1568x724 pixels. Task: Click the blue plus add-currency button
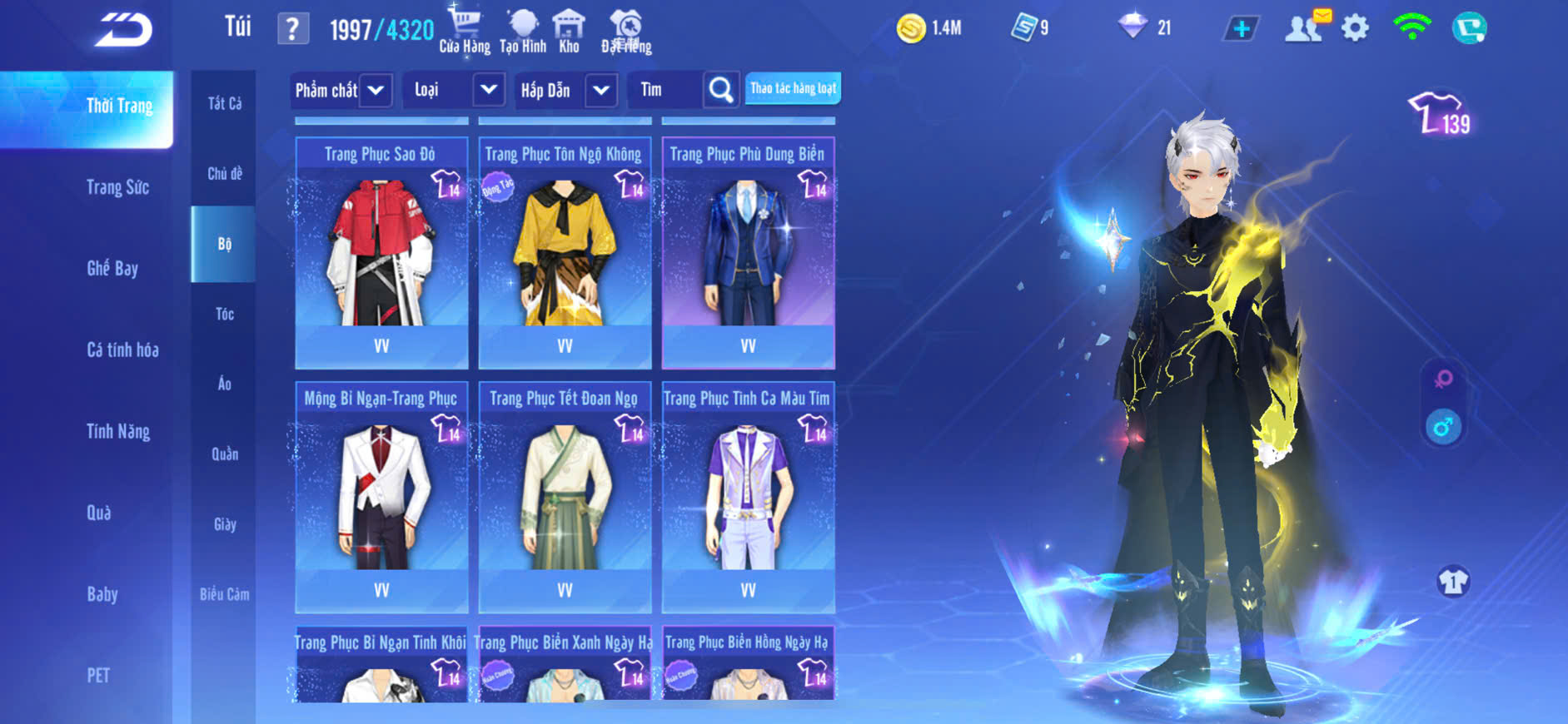(x=1241, y=28)
